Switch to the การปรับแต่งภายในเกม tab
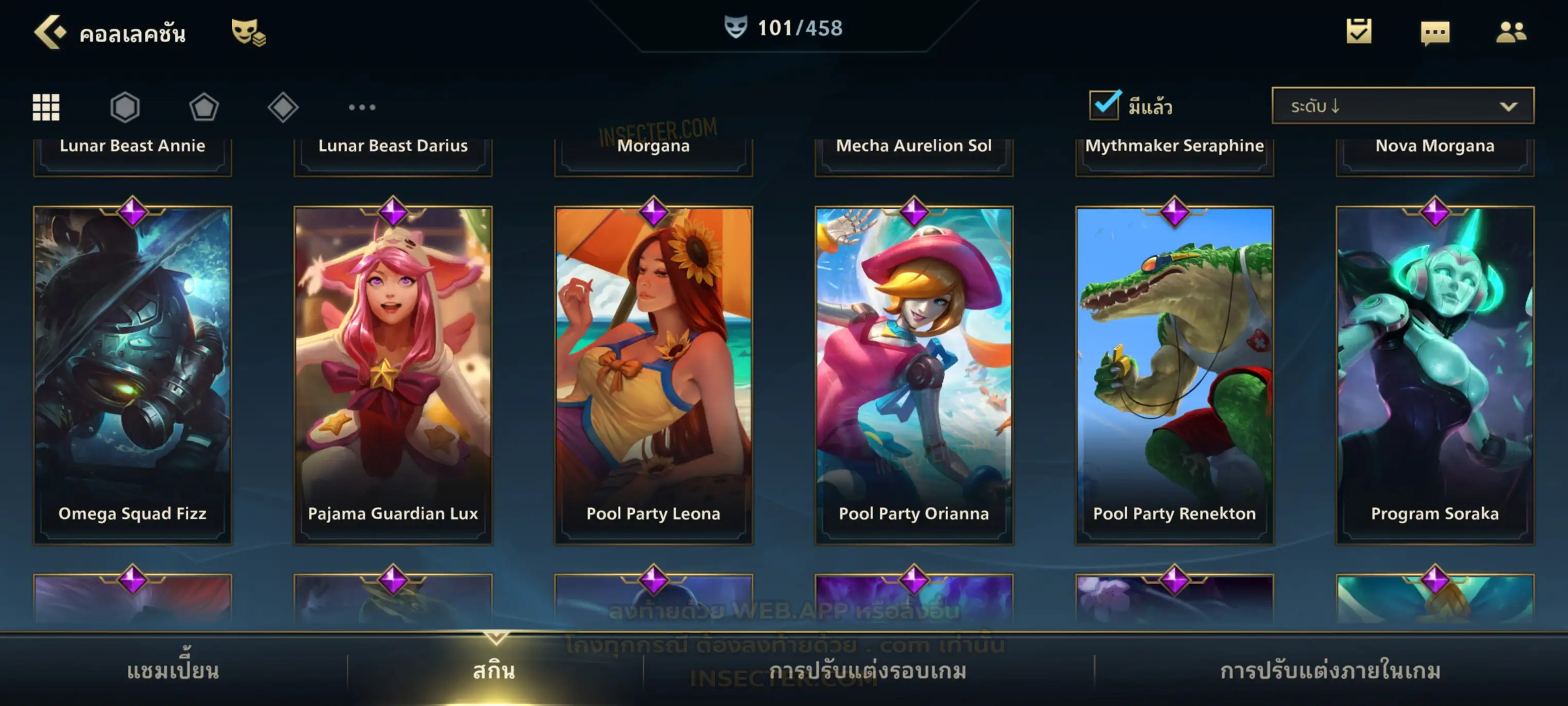Screen dimensions: 1568x706 tap(1331, 671)
